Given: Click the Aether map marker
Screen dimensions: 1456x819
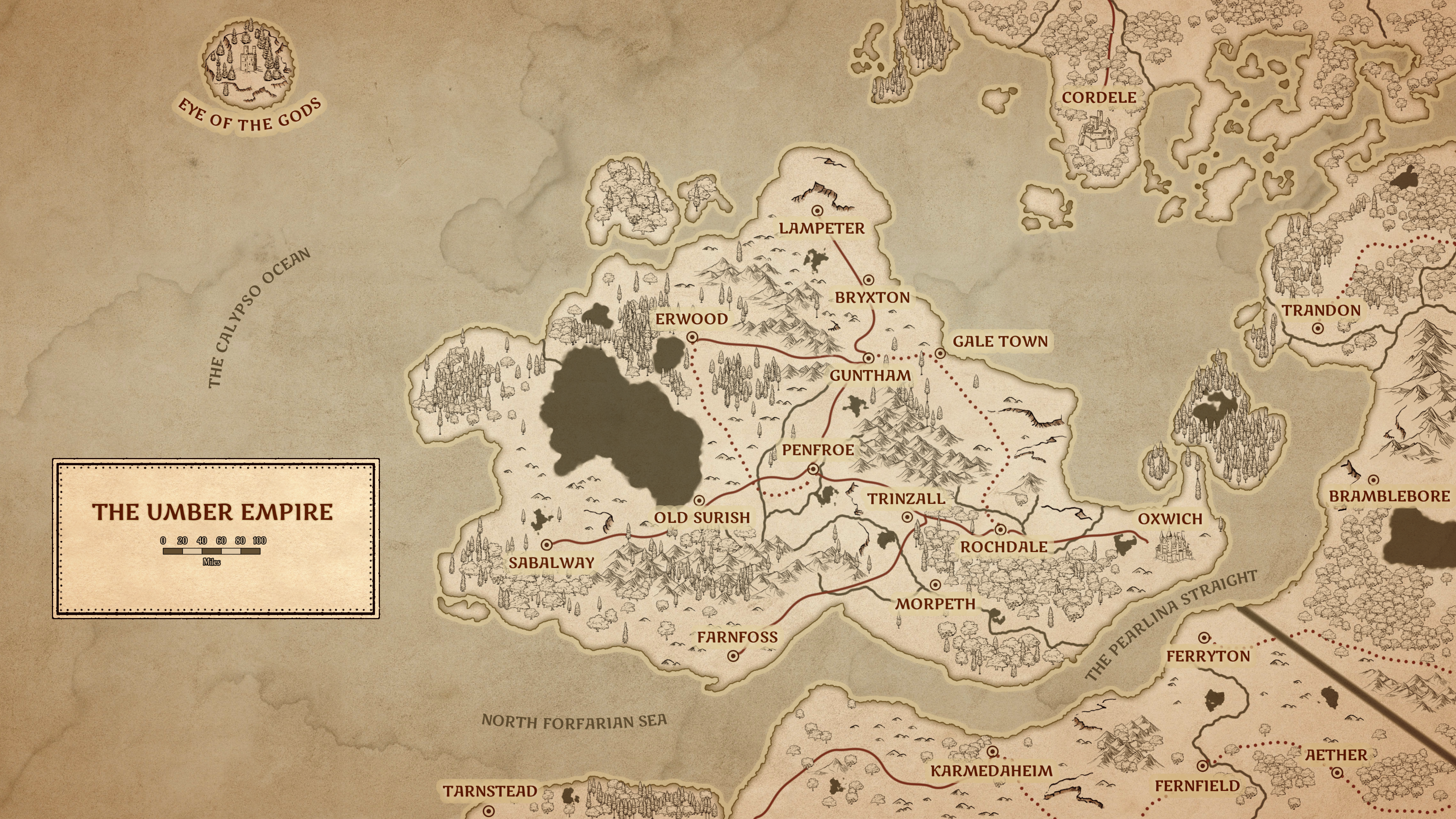Looking at the screenshot, I should (x=1337, y=773).
